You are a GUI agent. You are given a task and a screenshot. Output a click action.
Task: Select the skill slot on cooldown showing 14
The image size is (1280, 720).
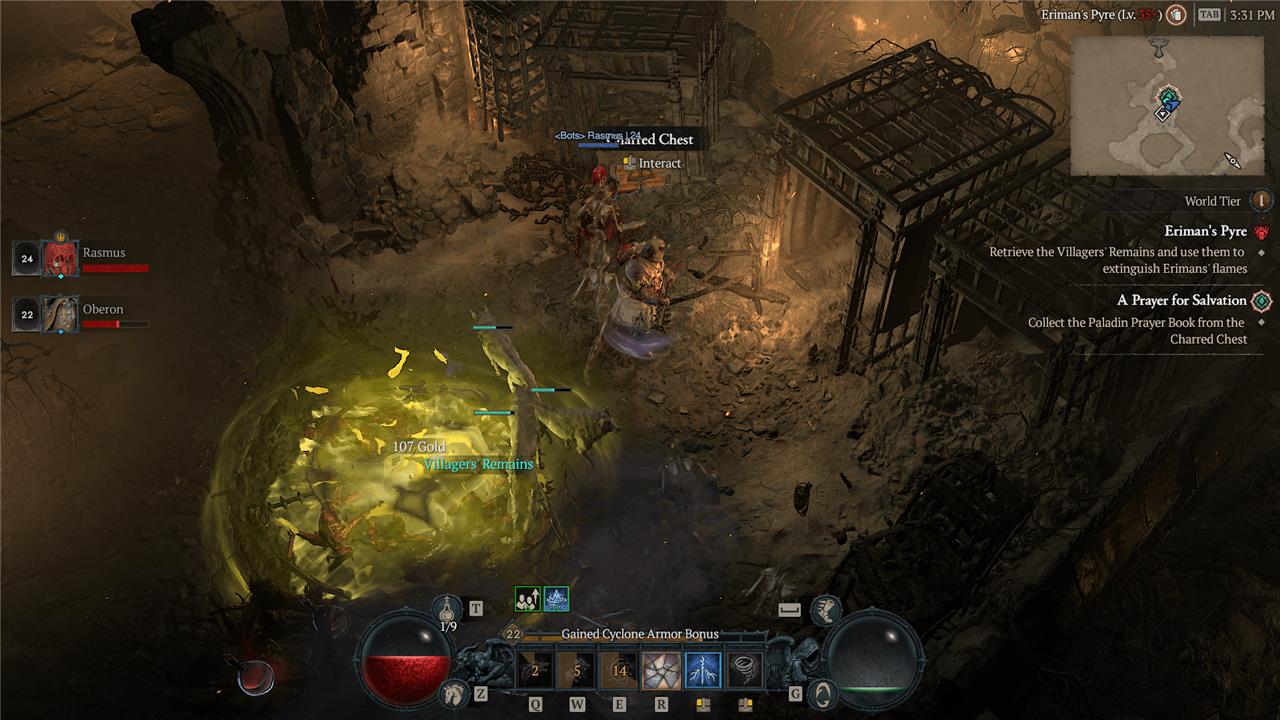tap(619, 671)
